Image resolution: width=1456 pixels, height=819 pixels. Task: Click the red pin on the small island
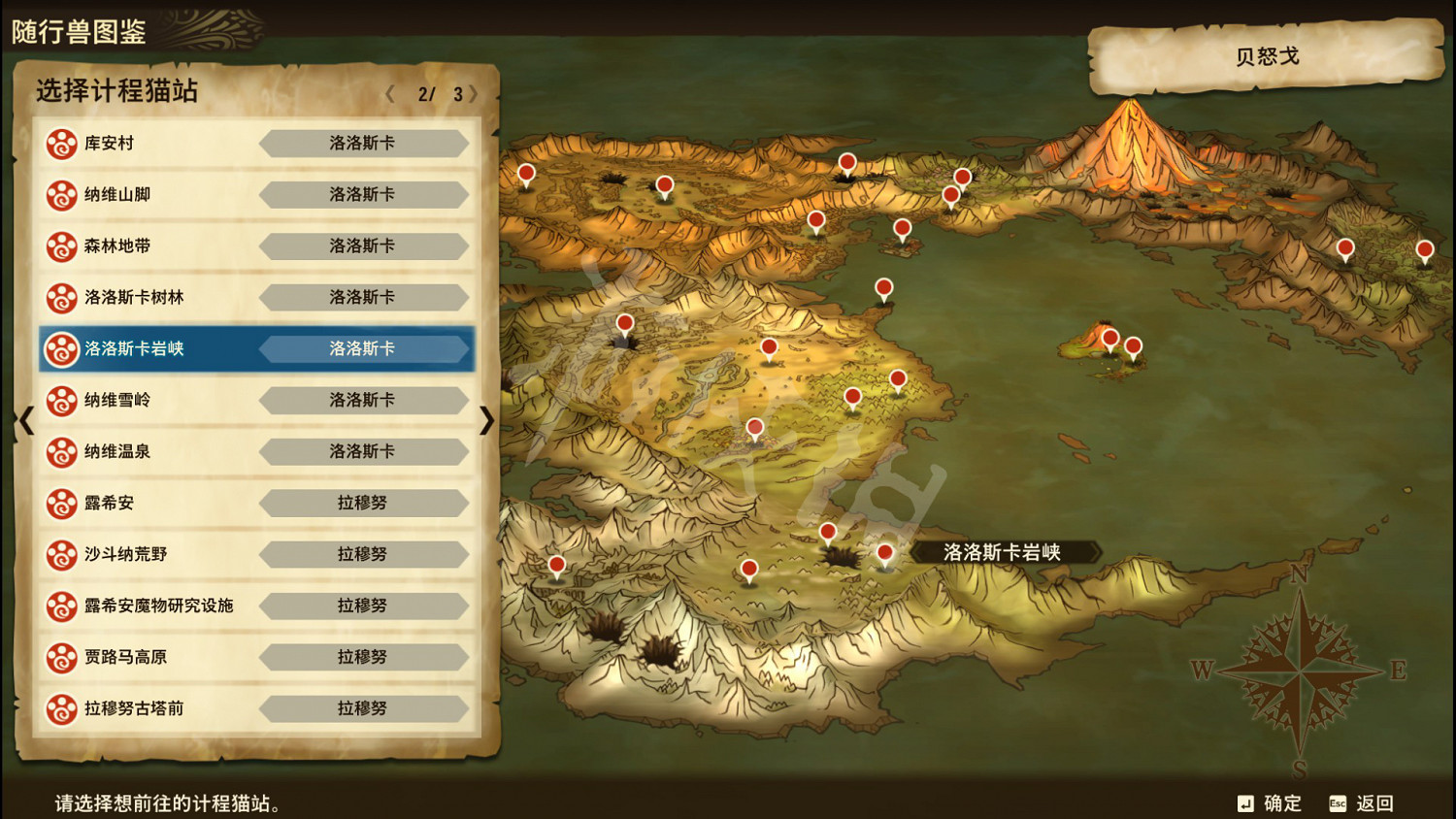pyautogui.click(x=1109, y=339)
